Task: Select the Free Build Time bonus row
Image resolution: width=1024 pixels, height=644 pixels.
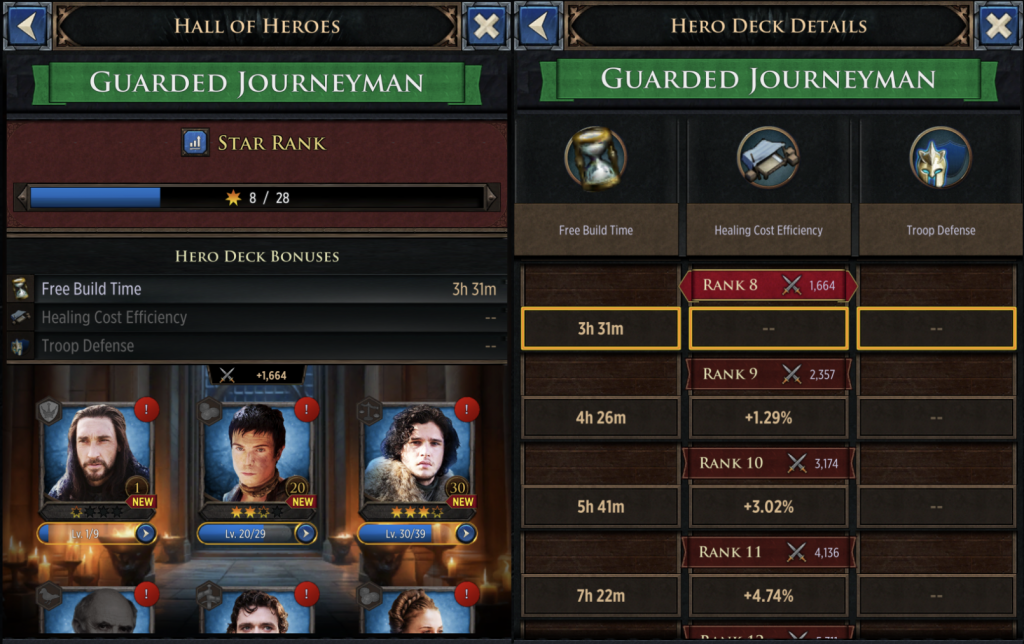Action: coord(256,290)
